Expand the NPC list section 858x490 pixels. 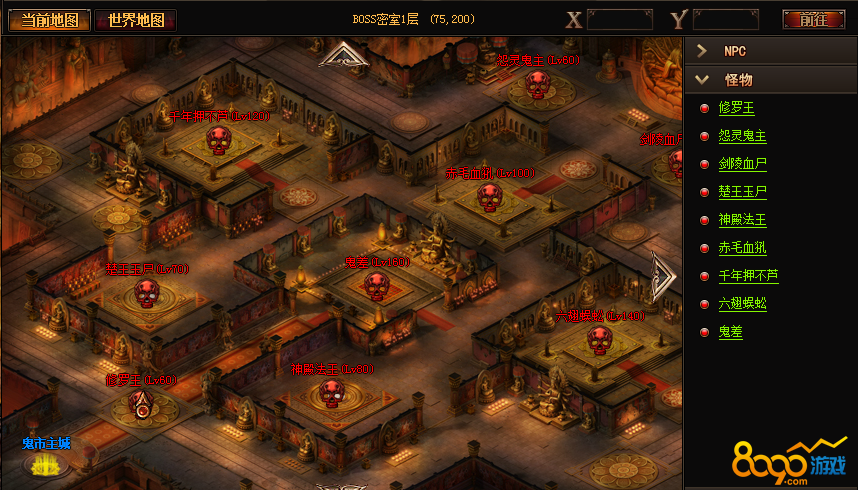coord(770,51)
